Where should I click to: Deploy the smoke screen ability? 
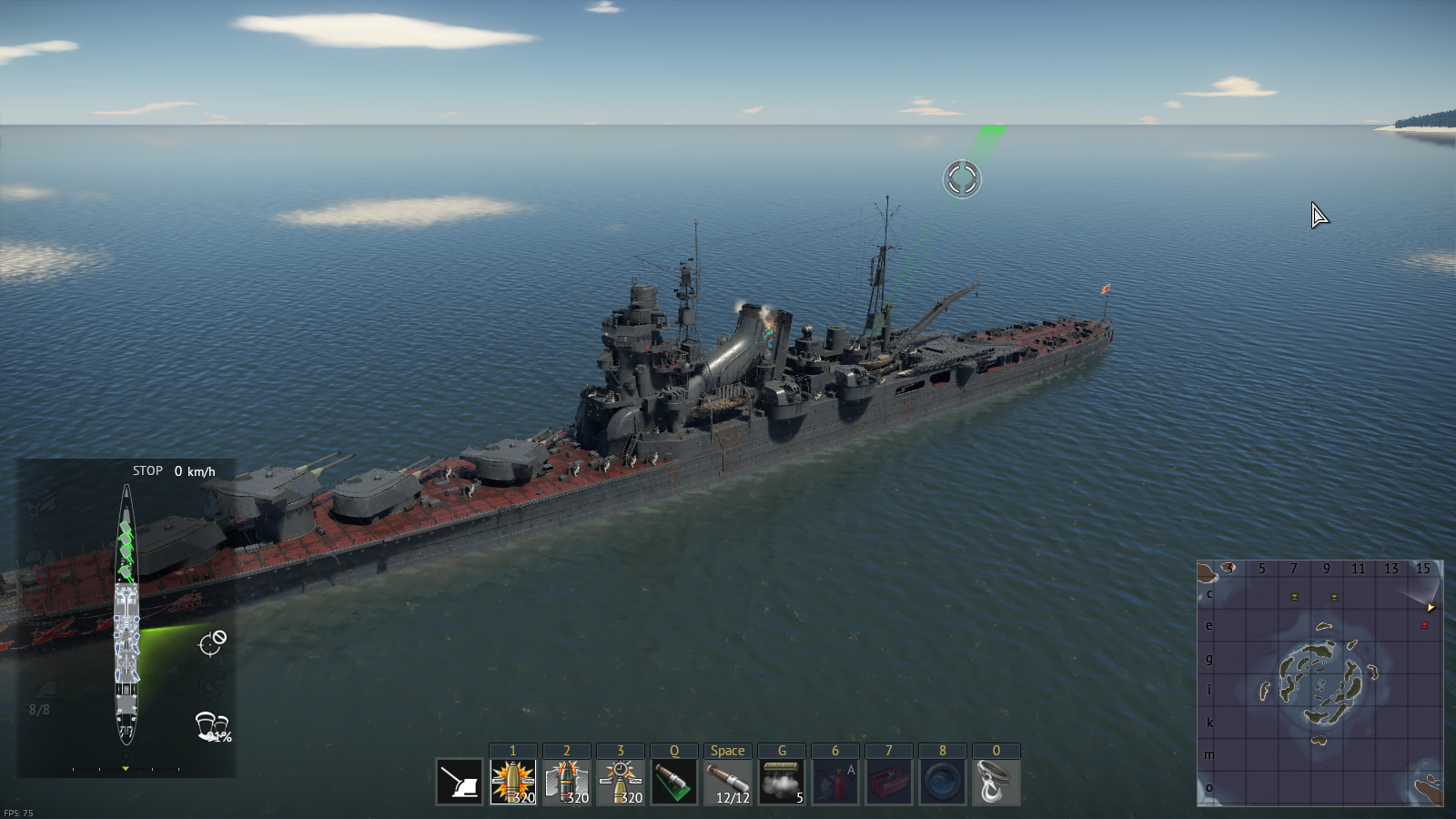tap(782, 782)
